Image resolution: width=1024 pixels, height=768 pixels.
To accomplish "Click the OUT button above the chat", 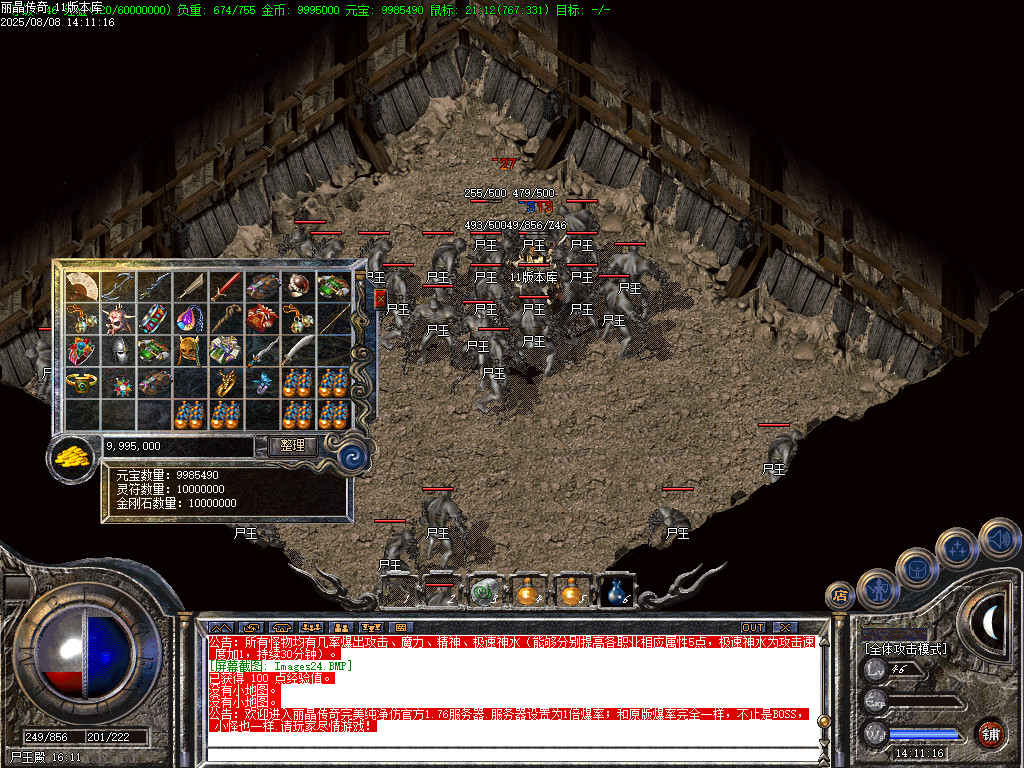I will 752,628.
